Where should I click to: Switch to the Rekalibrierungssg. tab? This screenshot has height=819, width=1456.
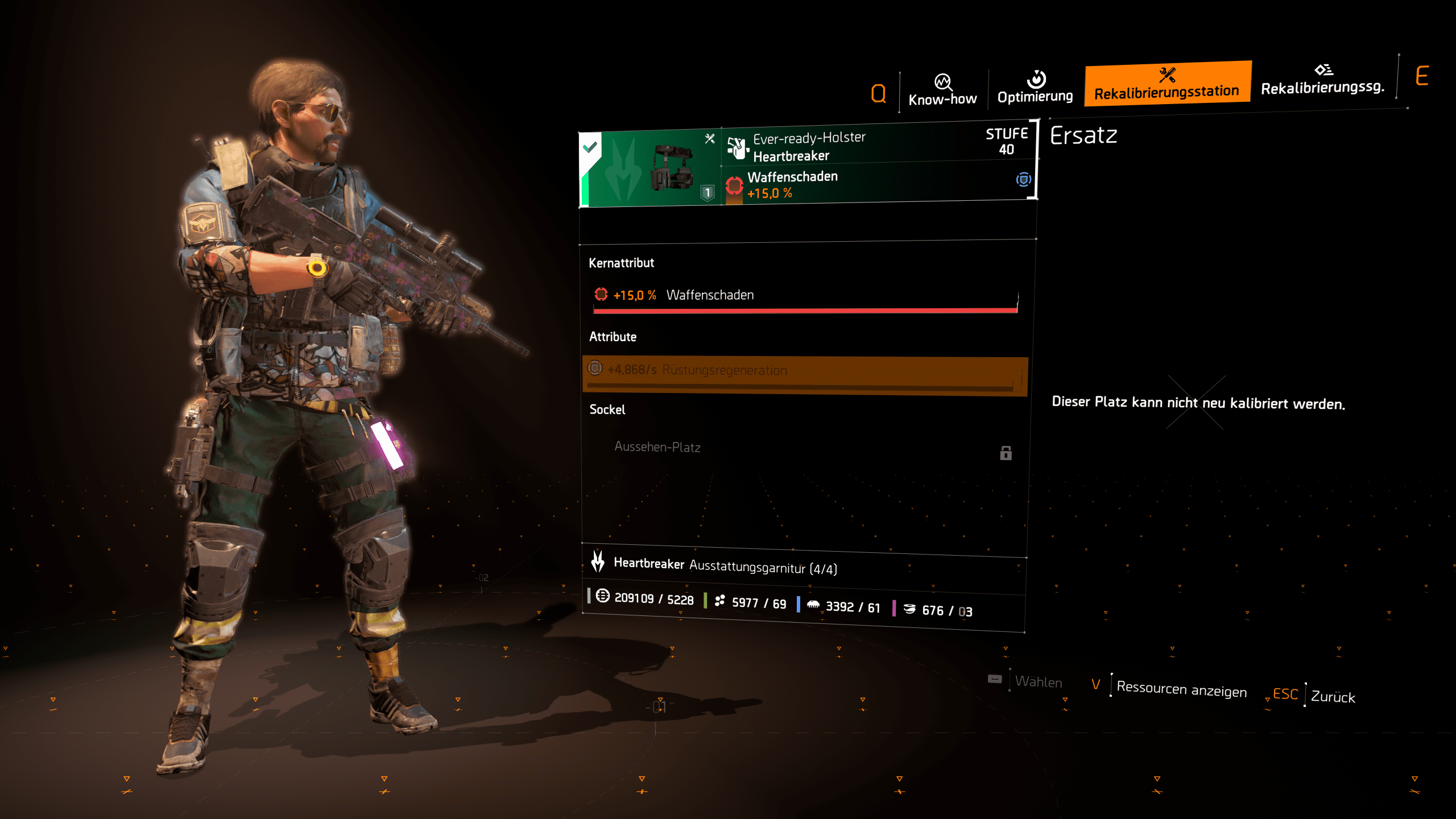[1322, 80]
